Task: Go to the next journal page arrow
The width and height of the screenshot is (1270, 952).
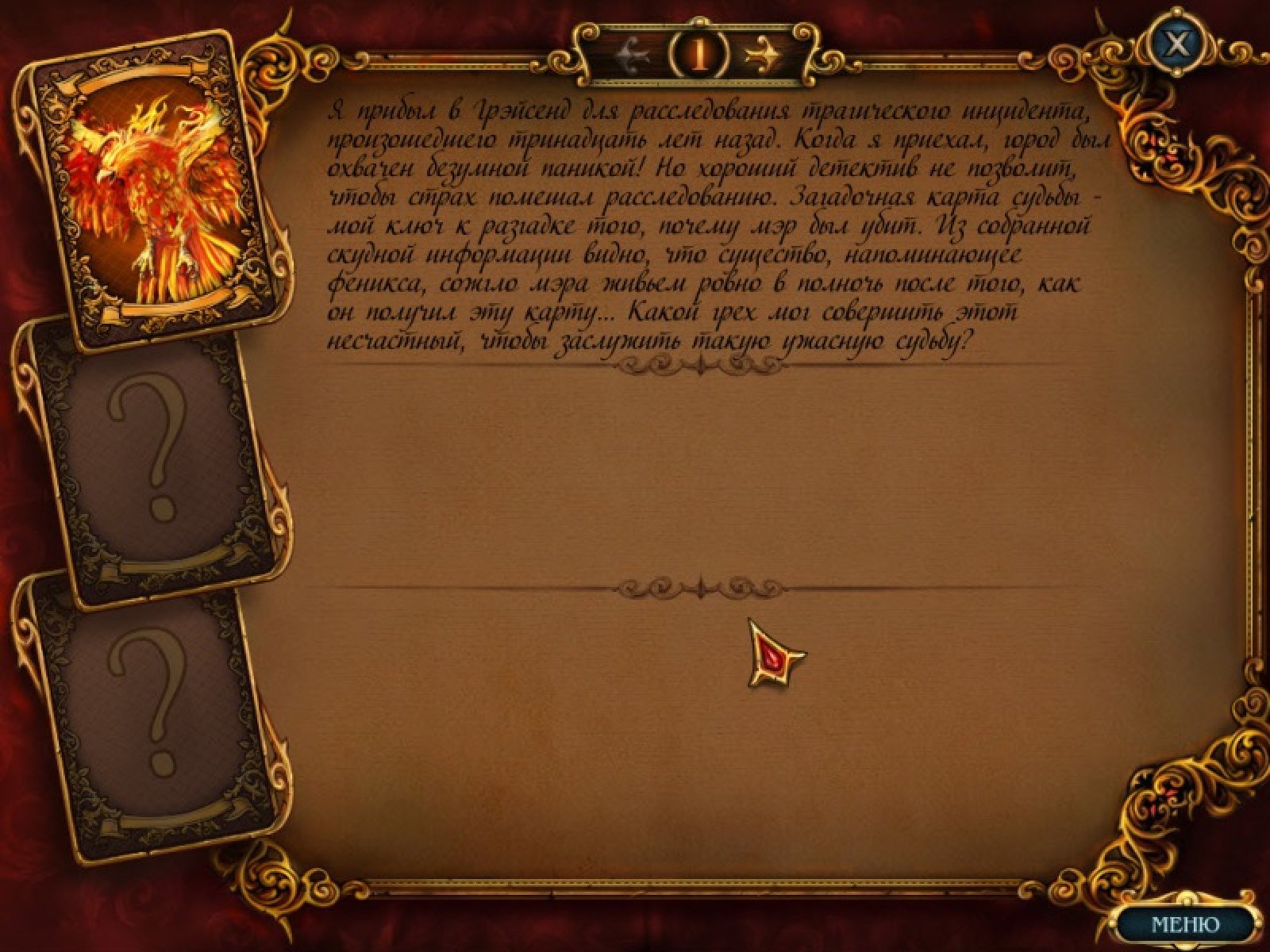Action: [763, 54]
